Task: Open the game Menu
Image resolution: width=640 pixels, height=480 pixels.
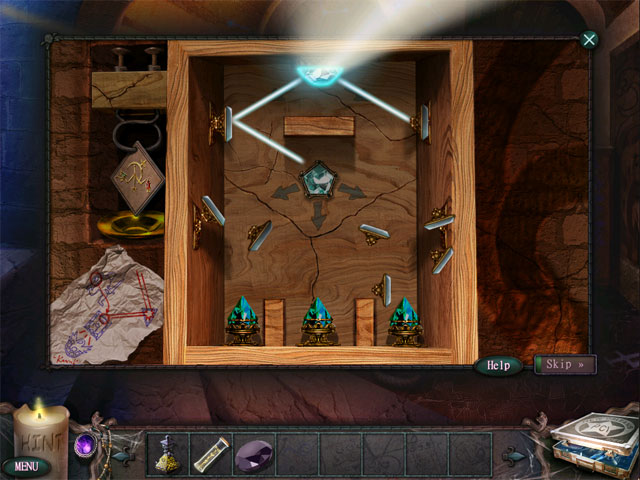Action: click(26, 466)
